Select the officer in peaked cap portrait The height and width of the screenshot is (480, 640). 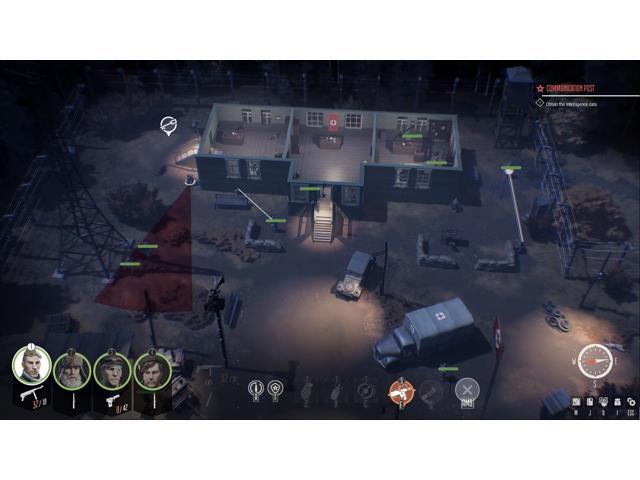[111, 370]
